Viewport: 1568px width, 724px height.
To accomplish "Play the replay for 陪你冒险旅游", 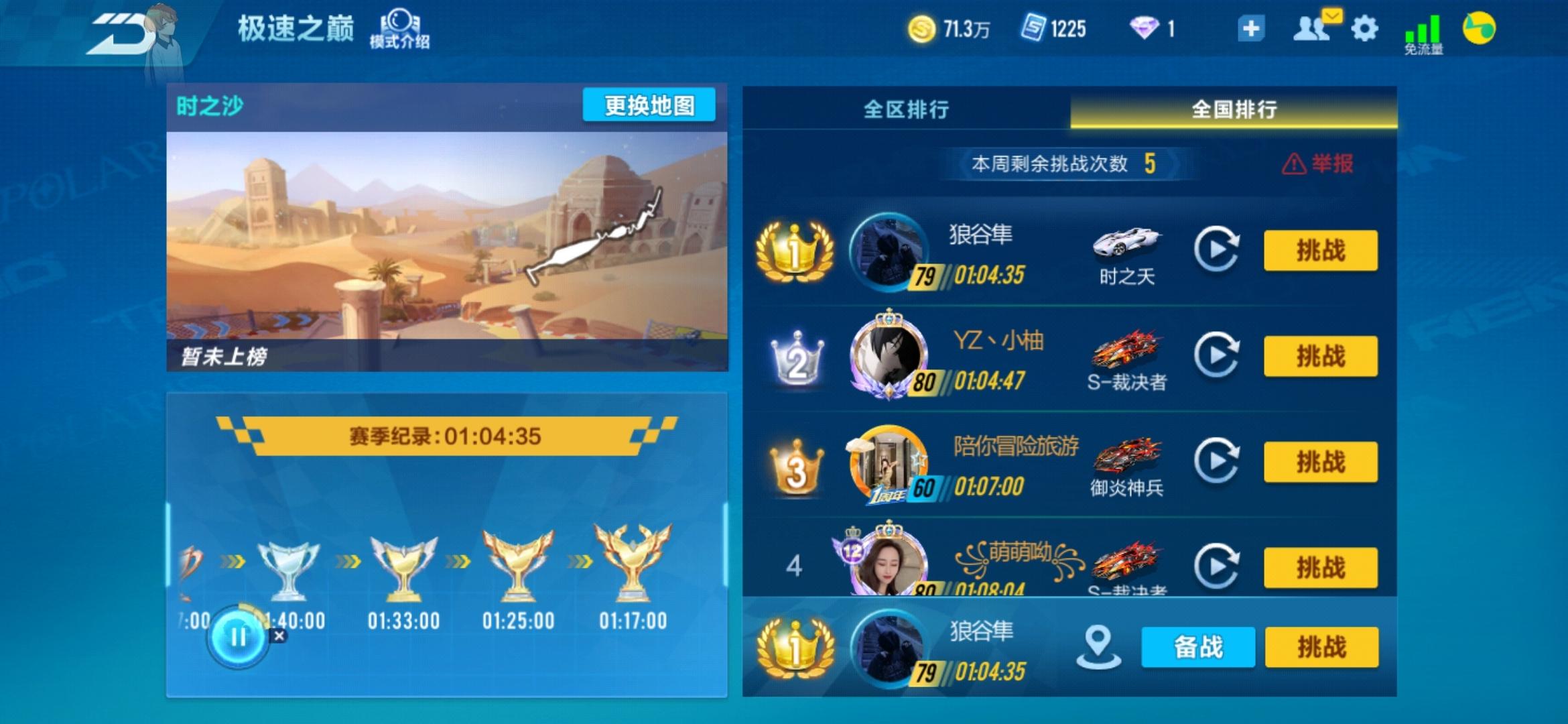I will (x=1216, y=461).
